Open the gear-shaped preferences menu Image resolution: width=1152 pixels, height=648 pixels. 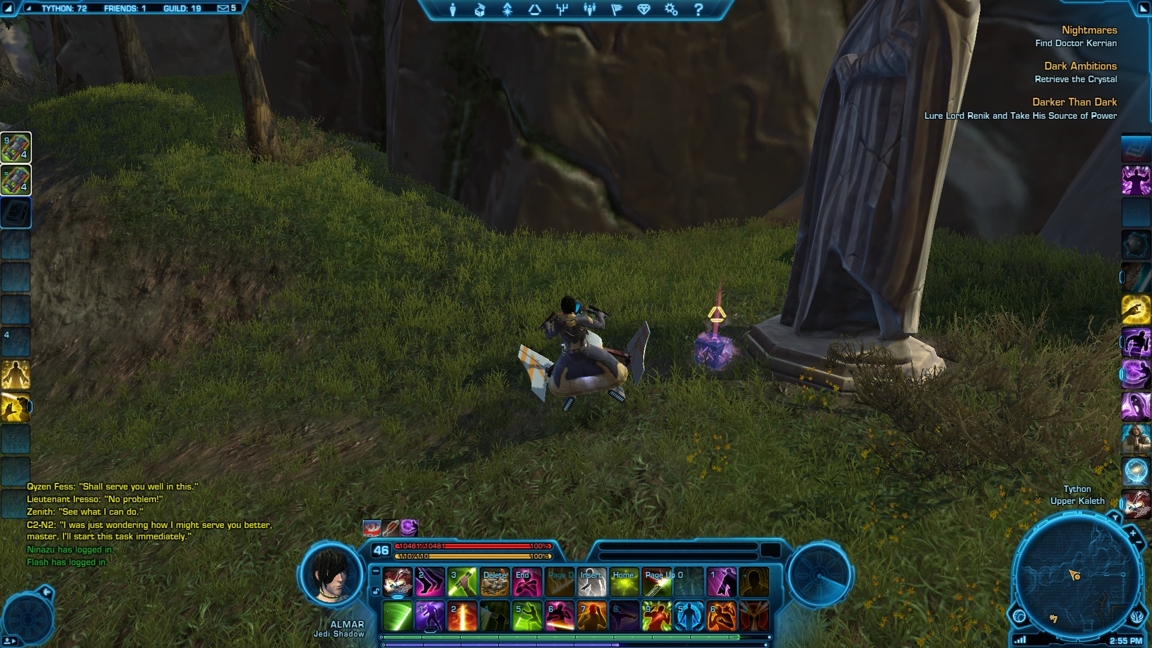tap(671, 10)
